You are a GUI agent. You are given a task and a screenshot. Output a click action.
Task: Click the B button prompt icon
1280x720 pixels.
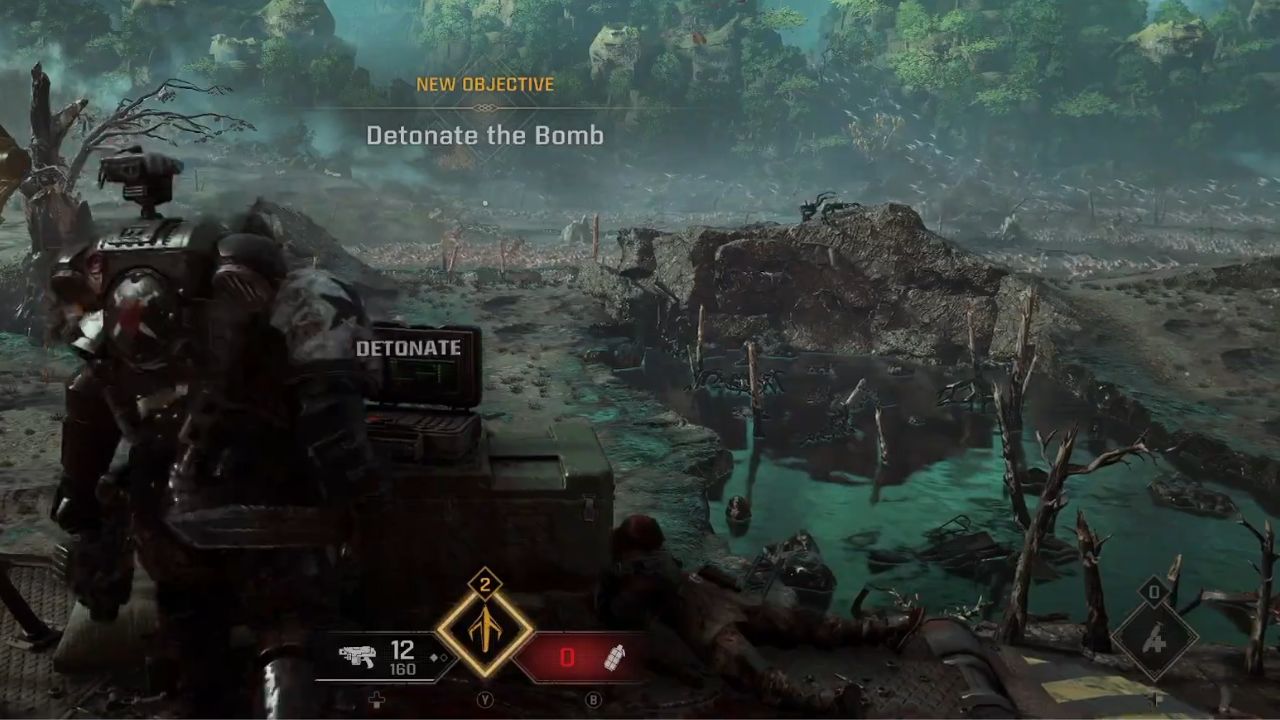[x=593, y=699]
